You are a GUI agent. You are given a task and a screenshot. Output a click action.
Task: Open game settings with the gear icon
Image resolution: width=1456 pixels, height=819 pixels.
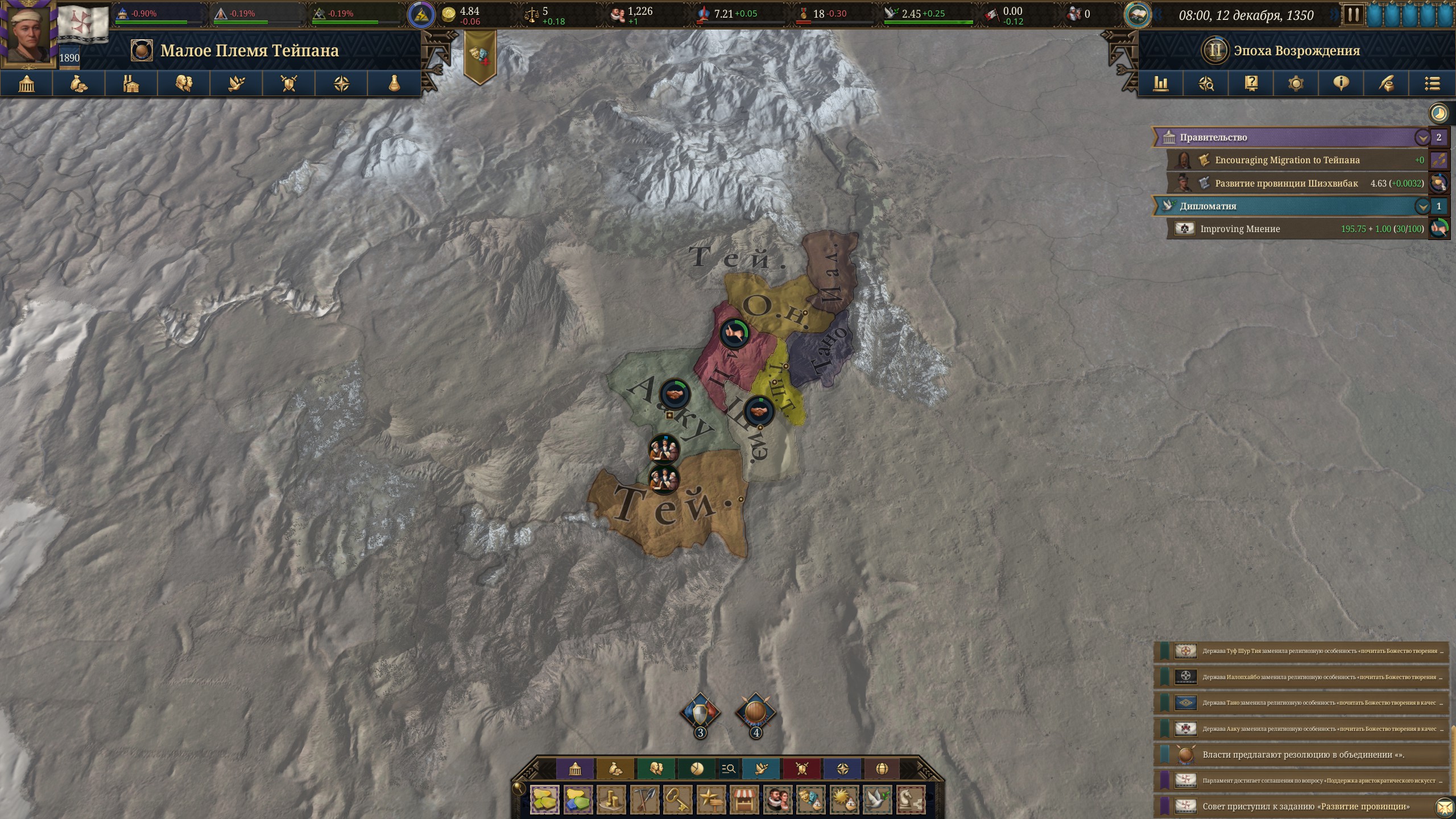point(1296,84)
